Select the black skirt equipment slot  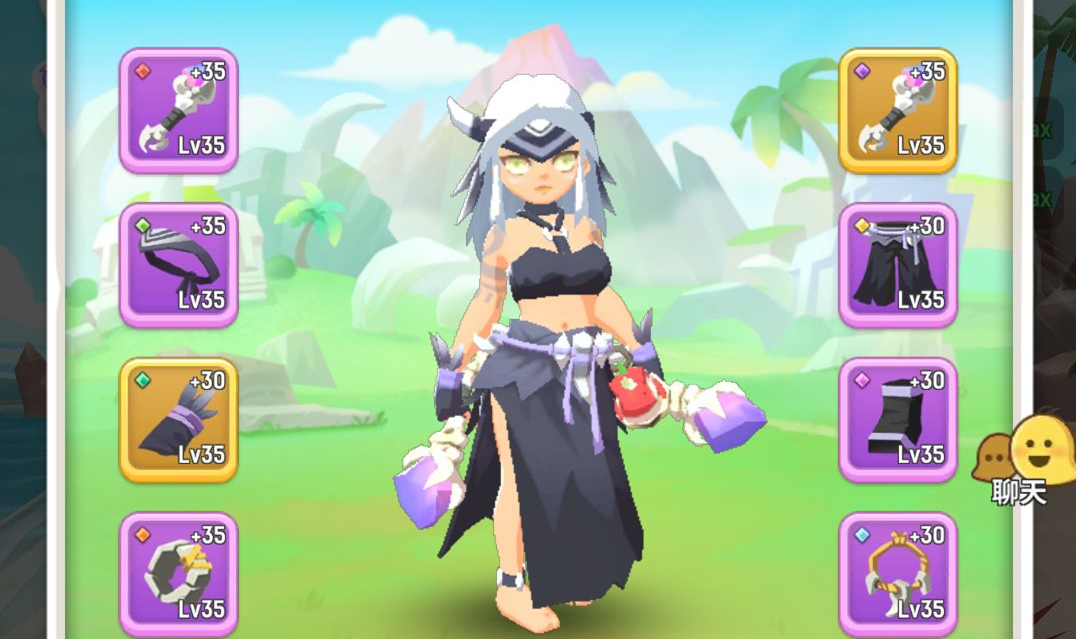pyautogui.click(x=897, y=266)
